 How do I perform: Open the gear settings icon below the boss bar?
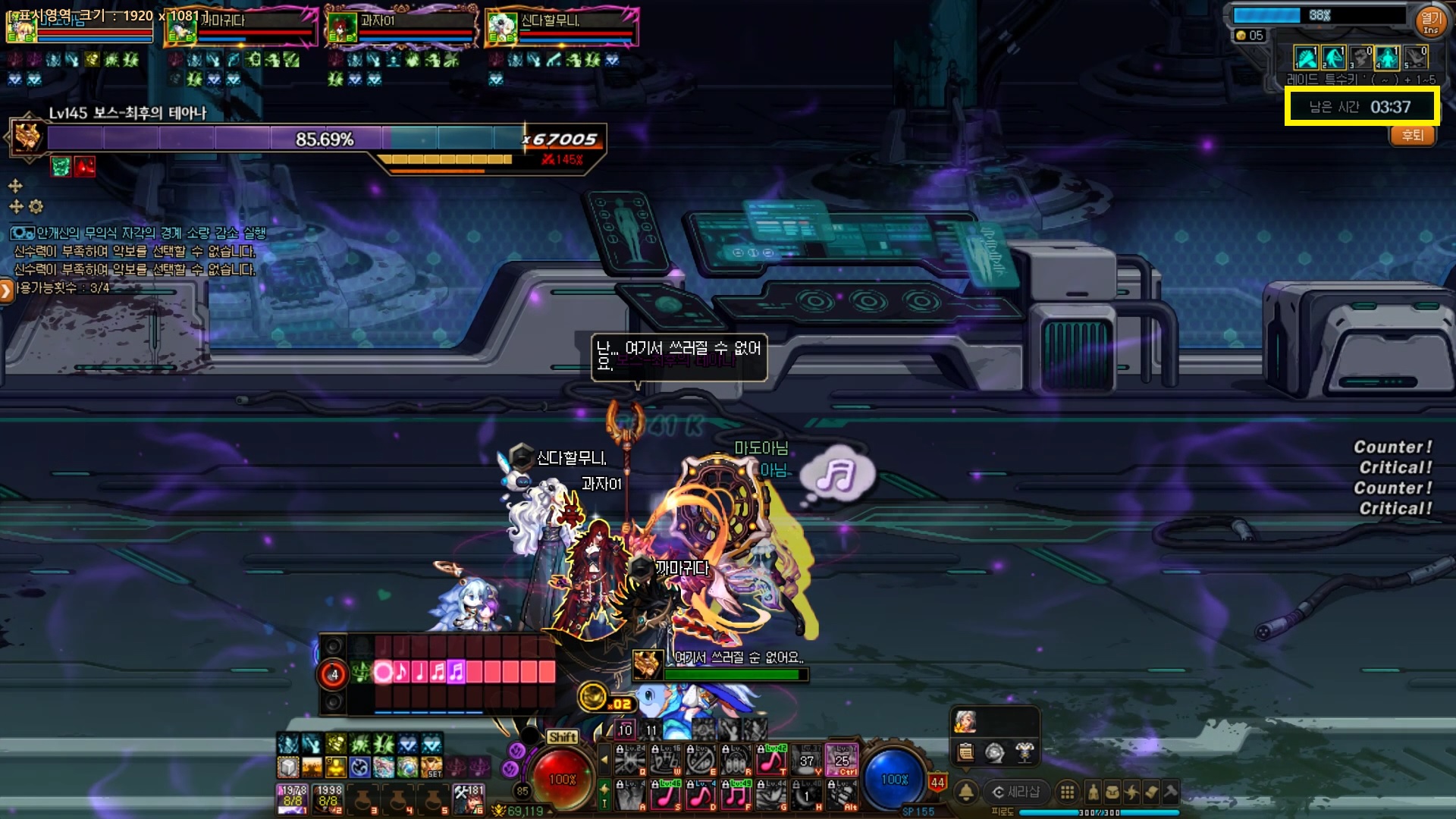click(36, 206)
